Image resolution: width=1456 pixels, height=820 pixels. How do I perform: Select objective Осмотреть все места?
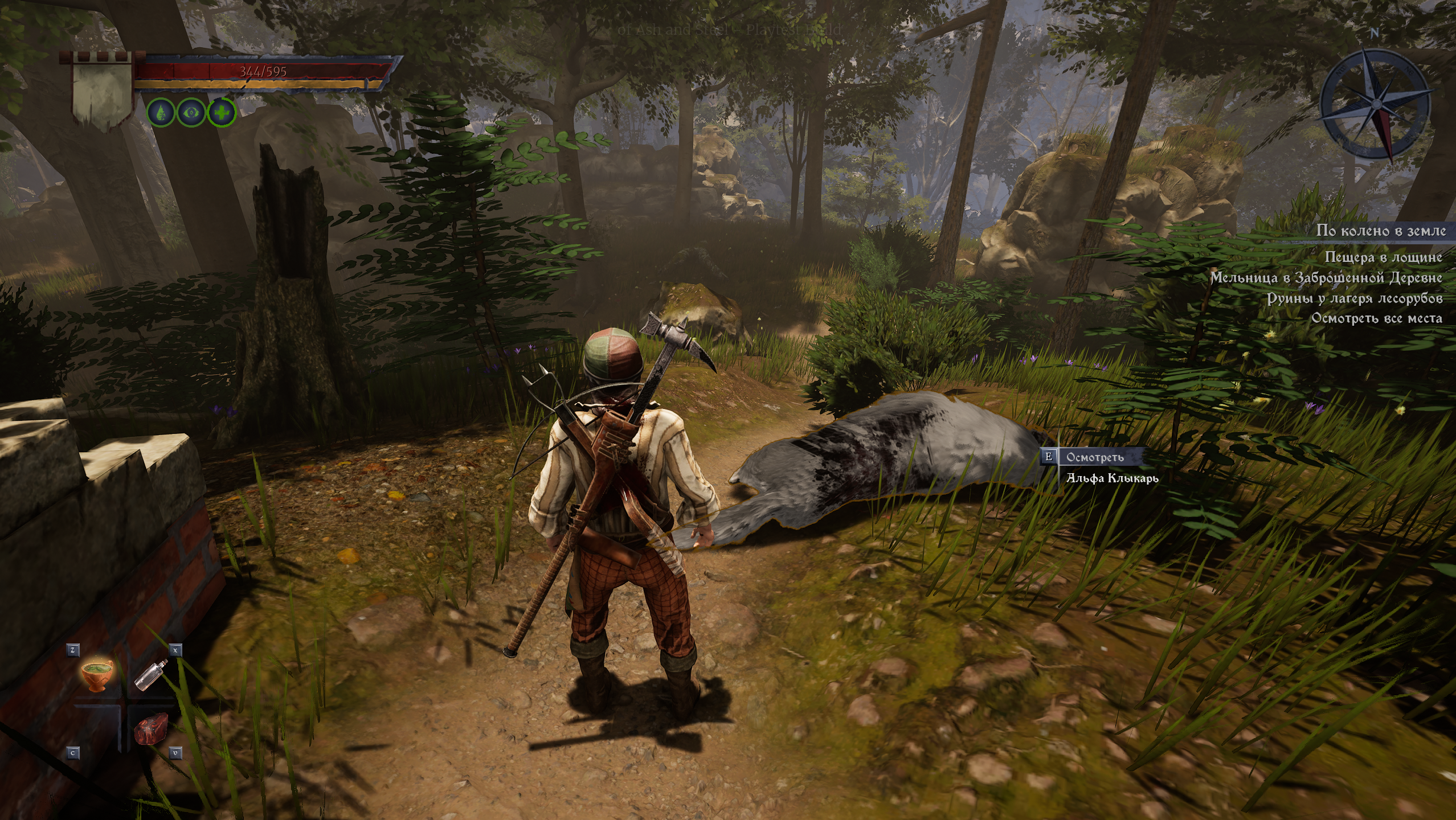(1376, 318)
